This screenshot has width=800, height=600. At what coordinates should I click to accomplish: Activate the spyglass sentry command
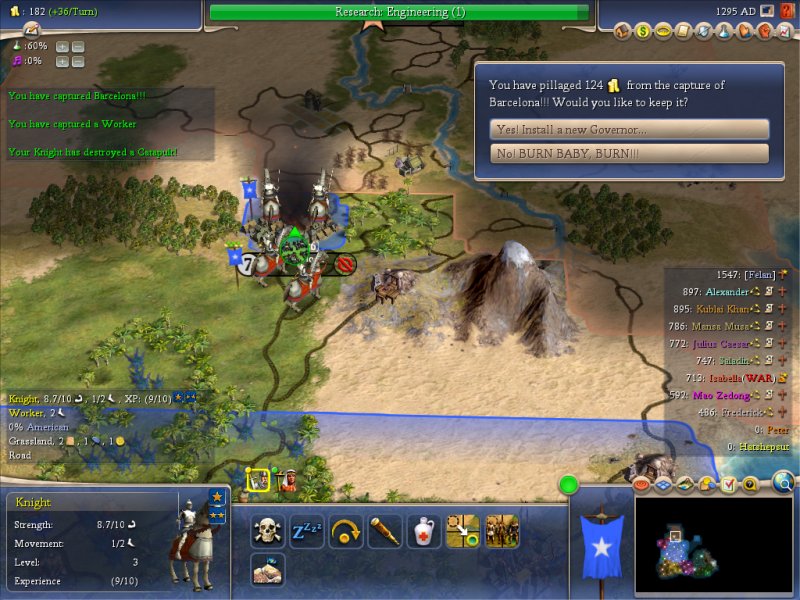point(385,531)
